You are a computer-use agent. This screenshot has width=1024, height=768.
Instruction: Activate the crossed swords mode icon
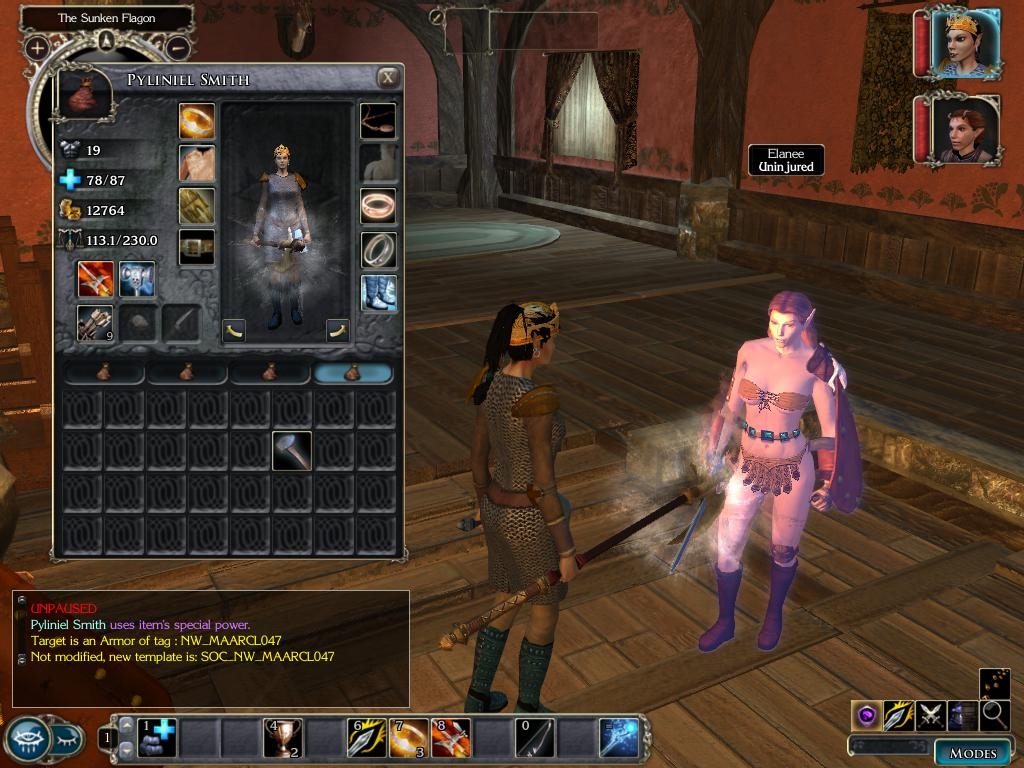tap(931, 714)
